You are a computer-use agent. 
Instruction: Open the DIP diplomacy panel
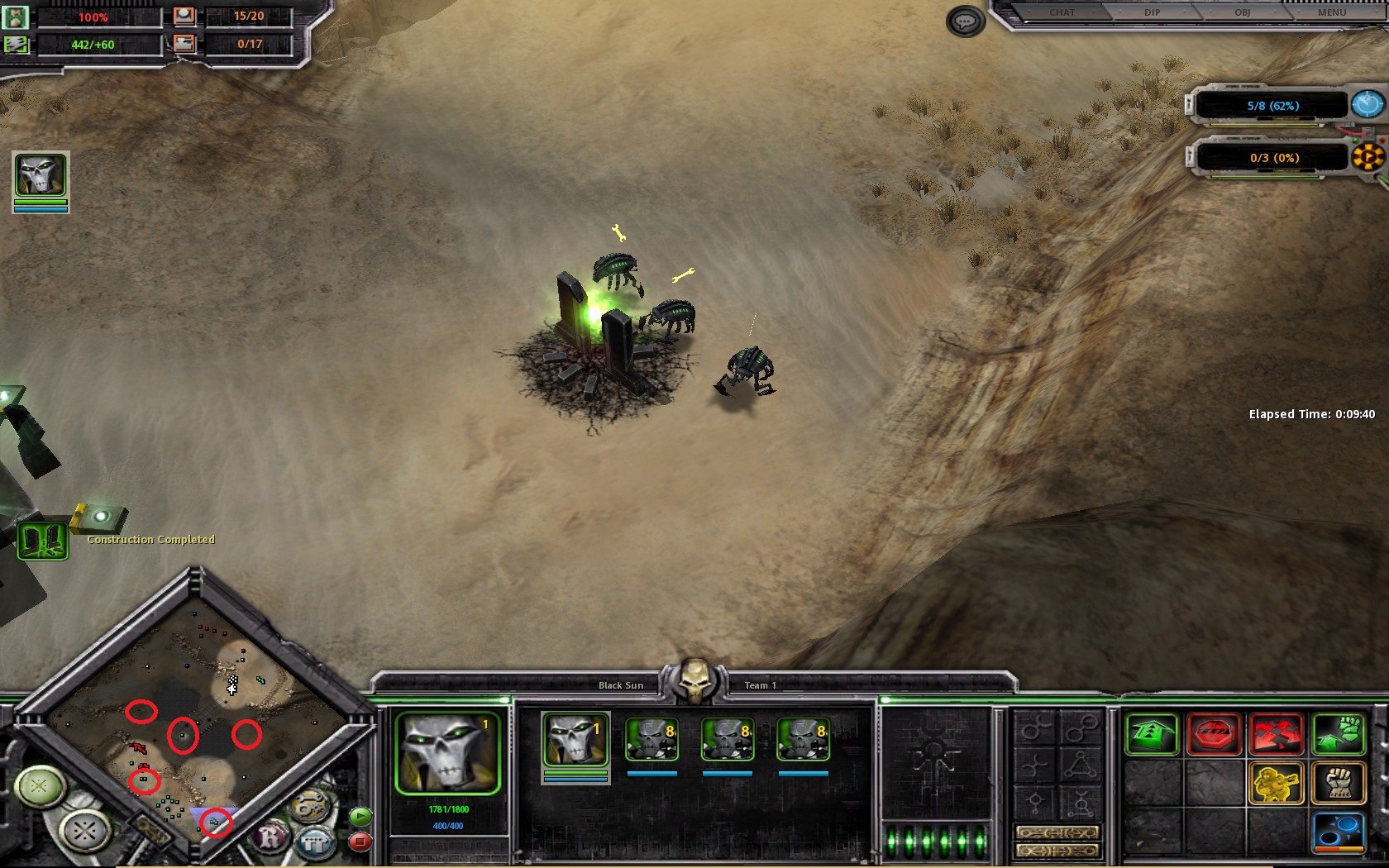tap(1152, 12)
